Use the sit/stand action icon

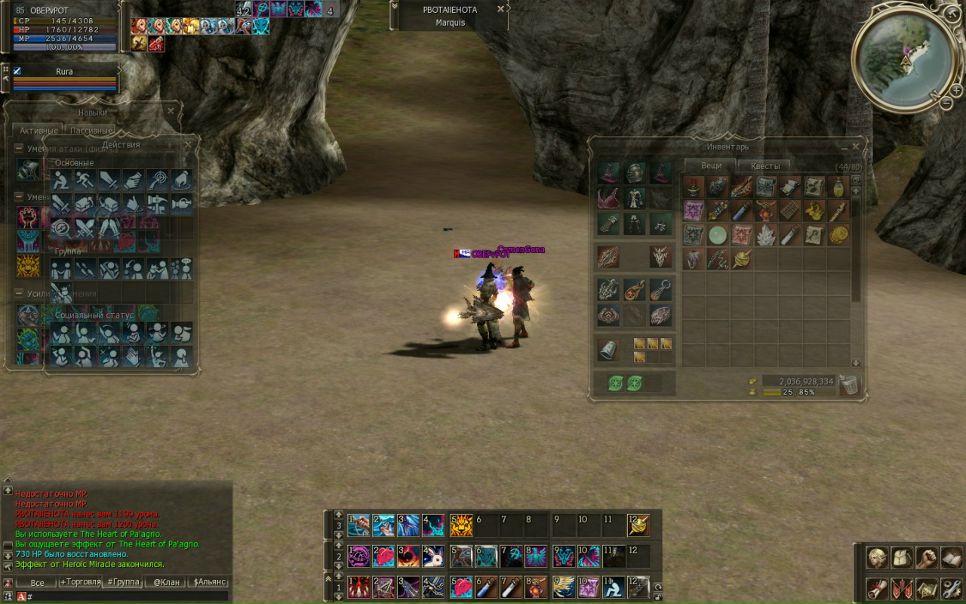coord(61,180)
